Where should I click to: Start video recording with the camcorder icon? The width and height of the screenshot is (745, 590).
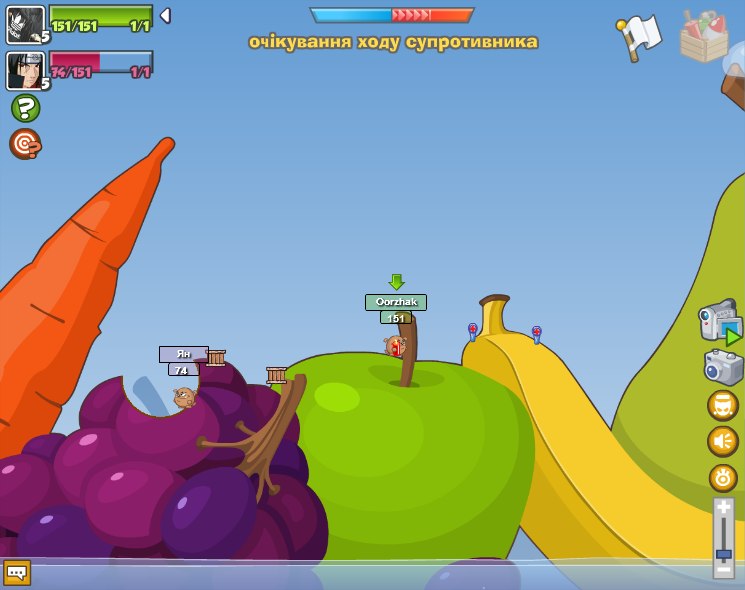tap(720, 322)
